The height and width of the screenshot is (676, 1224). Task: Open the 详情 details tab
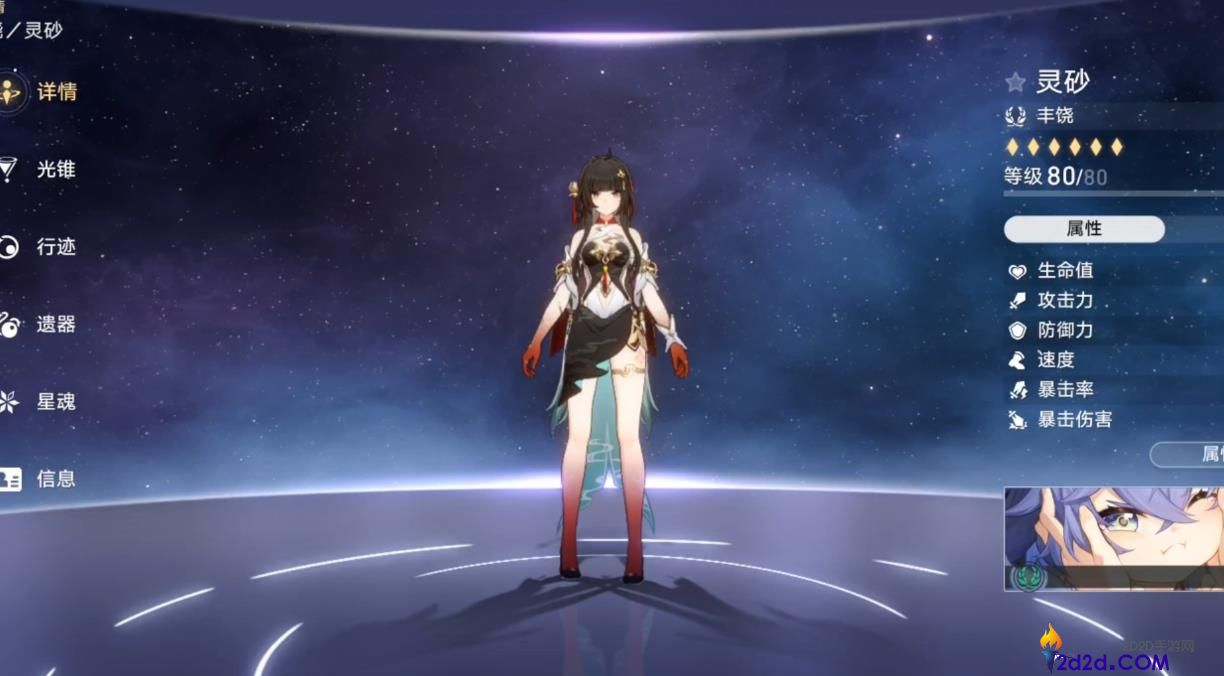tap(40, 92)
